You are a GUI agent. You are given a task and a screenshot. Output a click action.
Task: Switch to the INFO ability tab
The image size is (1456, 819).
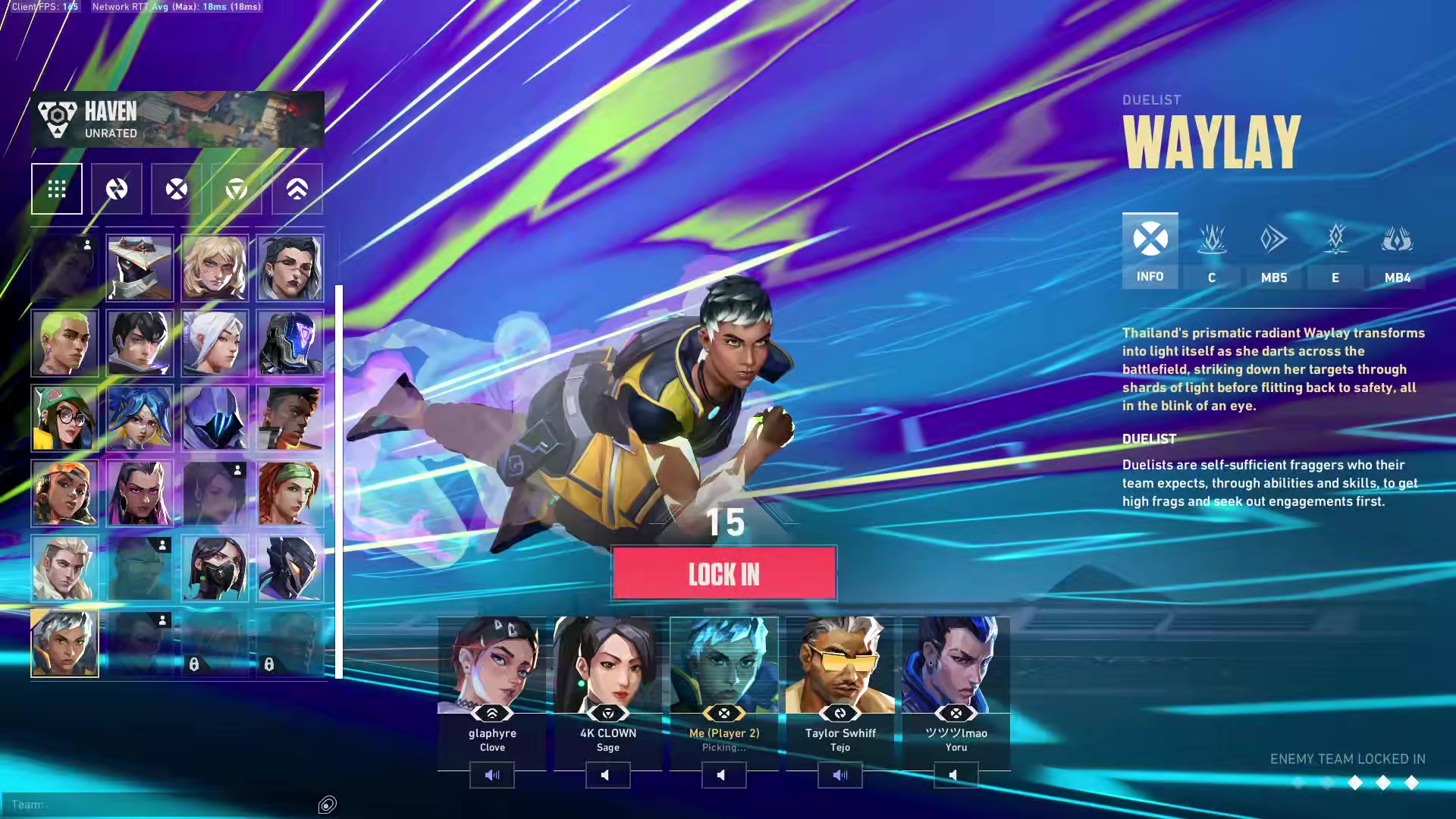pyautogui.click(x=1150, y=251)
